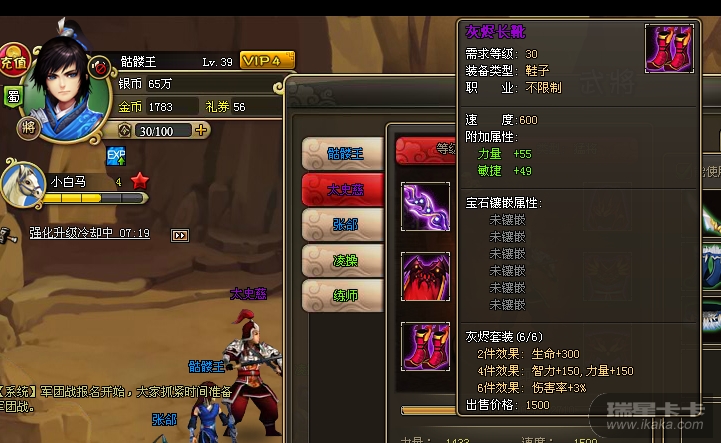Open the 充值 recharge button
This screenshot has width=721, height=443.
click(13, 61)
